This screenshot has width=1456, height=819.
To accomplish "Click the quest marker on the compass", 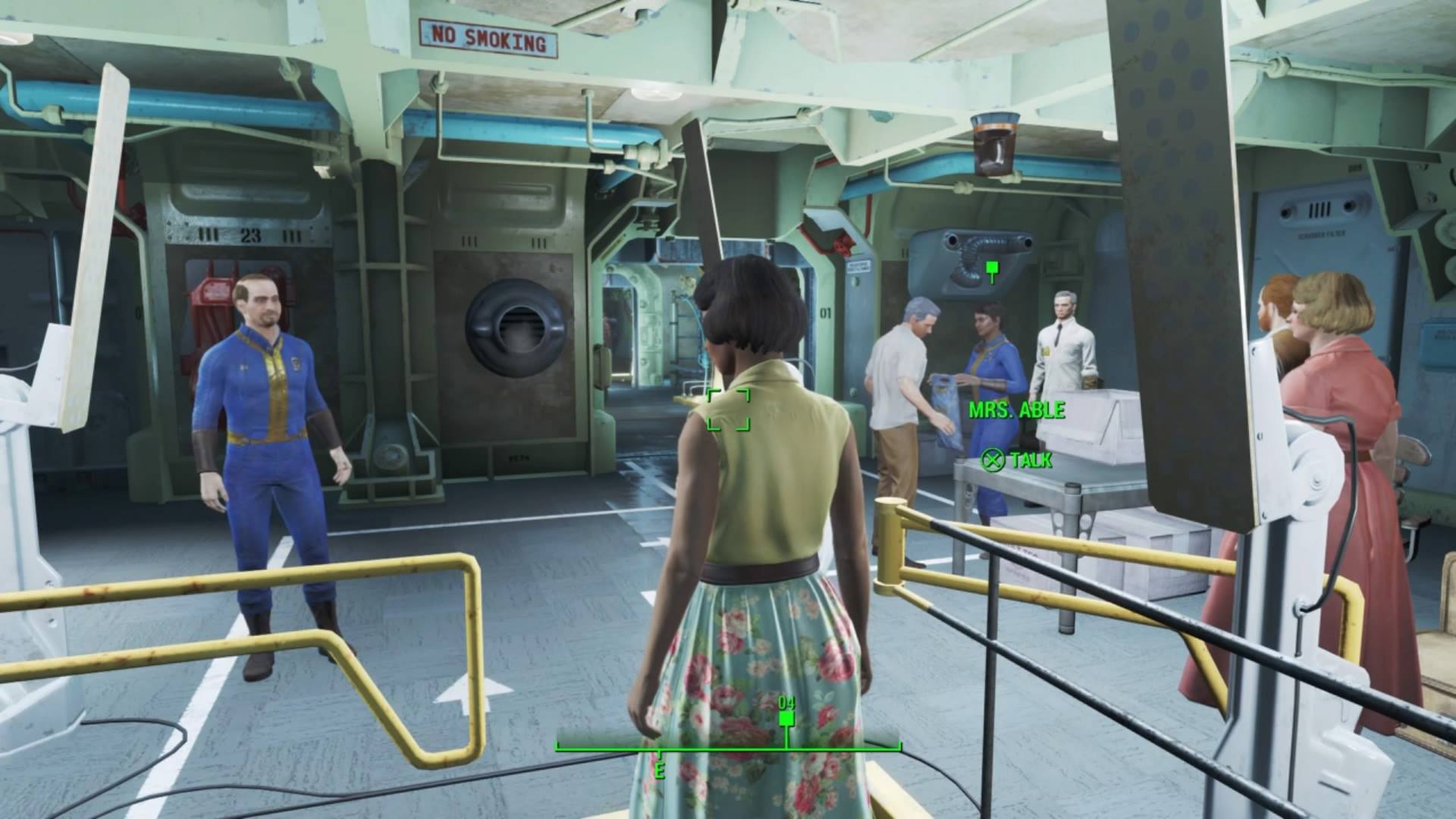I will tap(786, 717).
